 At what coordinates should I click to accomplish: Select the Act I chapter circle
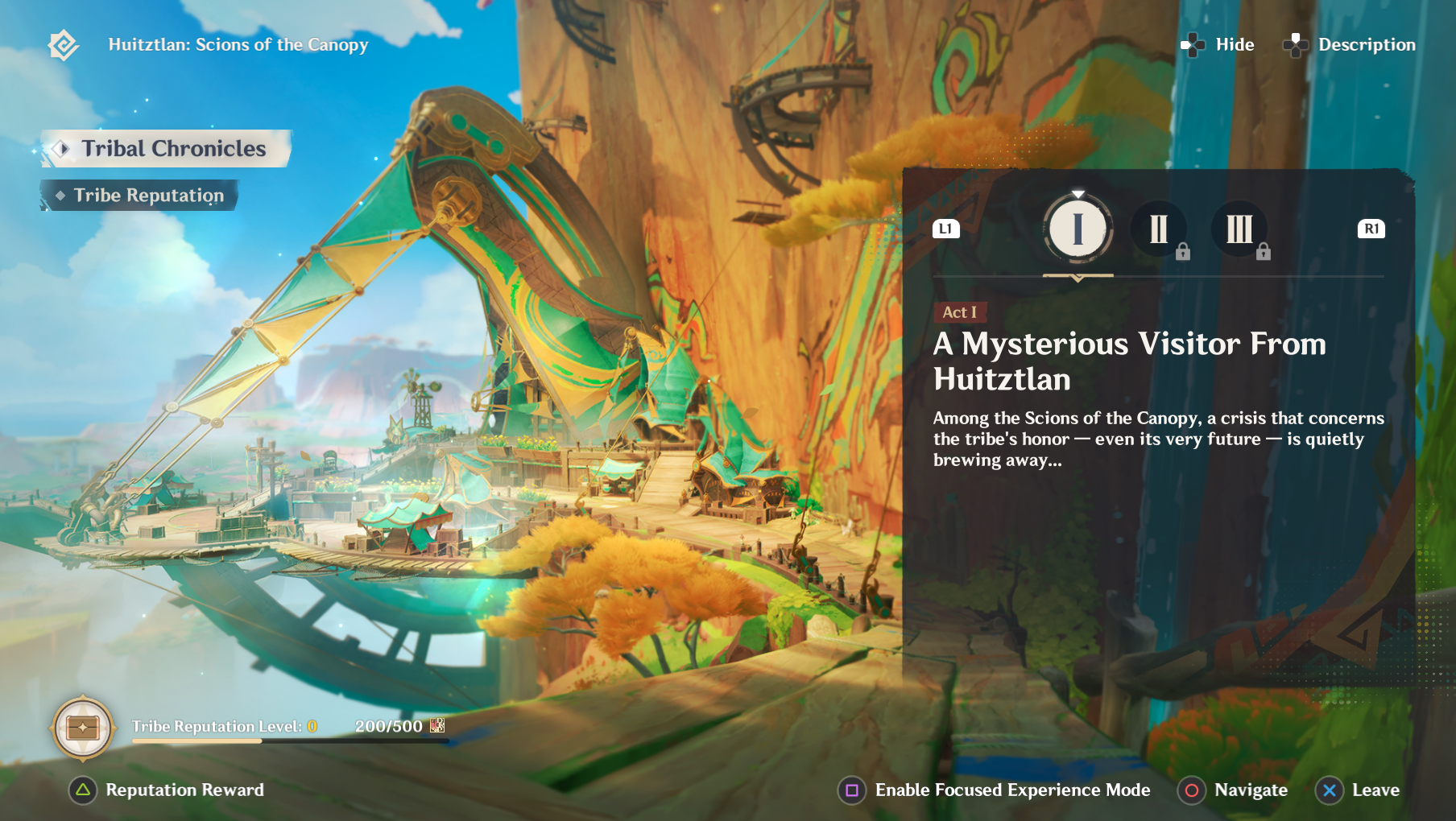pyautogui.click(x=1078, y=229)
